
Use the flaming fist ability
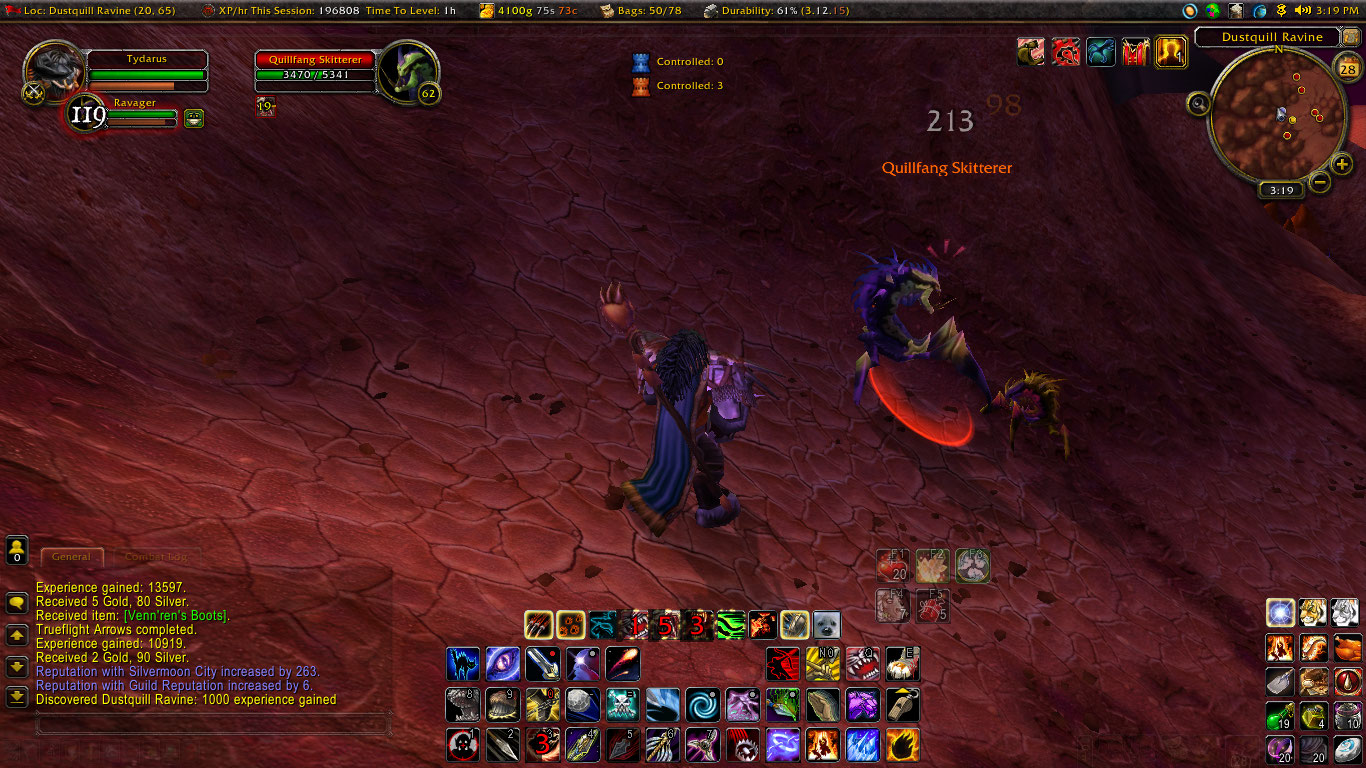[x=902, y=744]
